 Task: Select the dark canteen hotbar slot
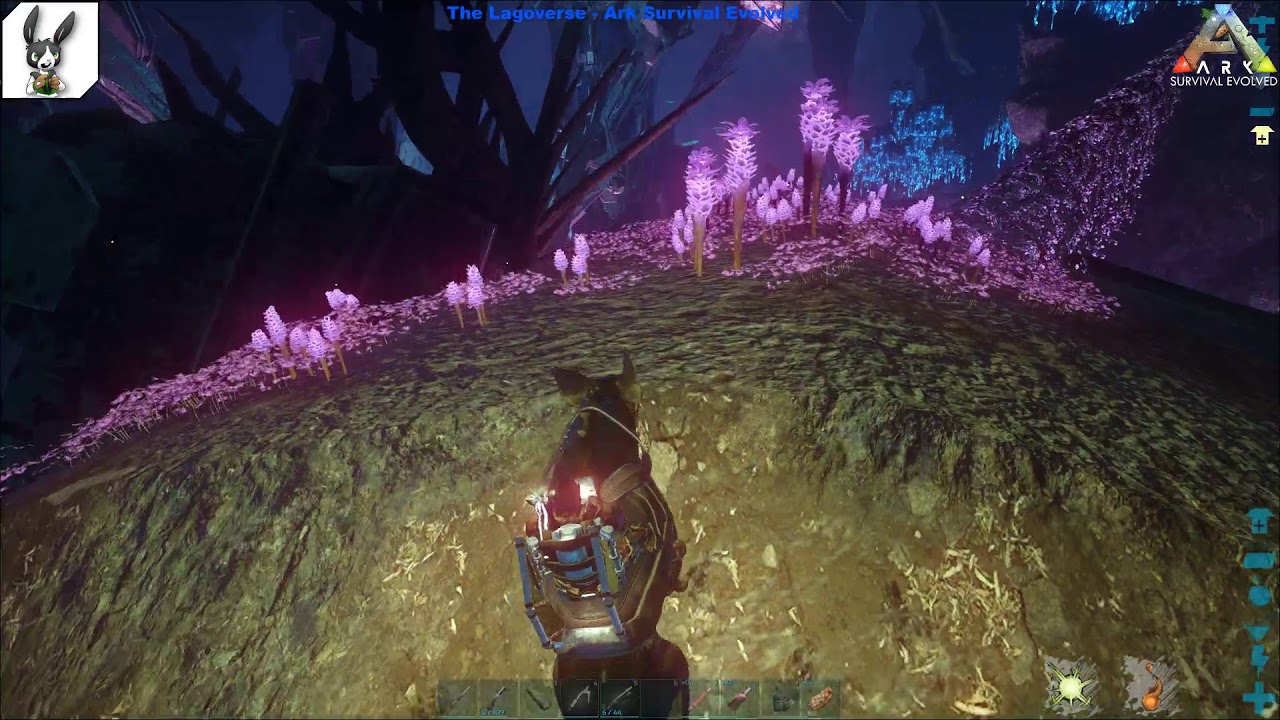[x=781, y=697]
